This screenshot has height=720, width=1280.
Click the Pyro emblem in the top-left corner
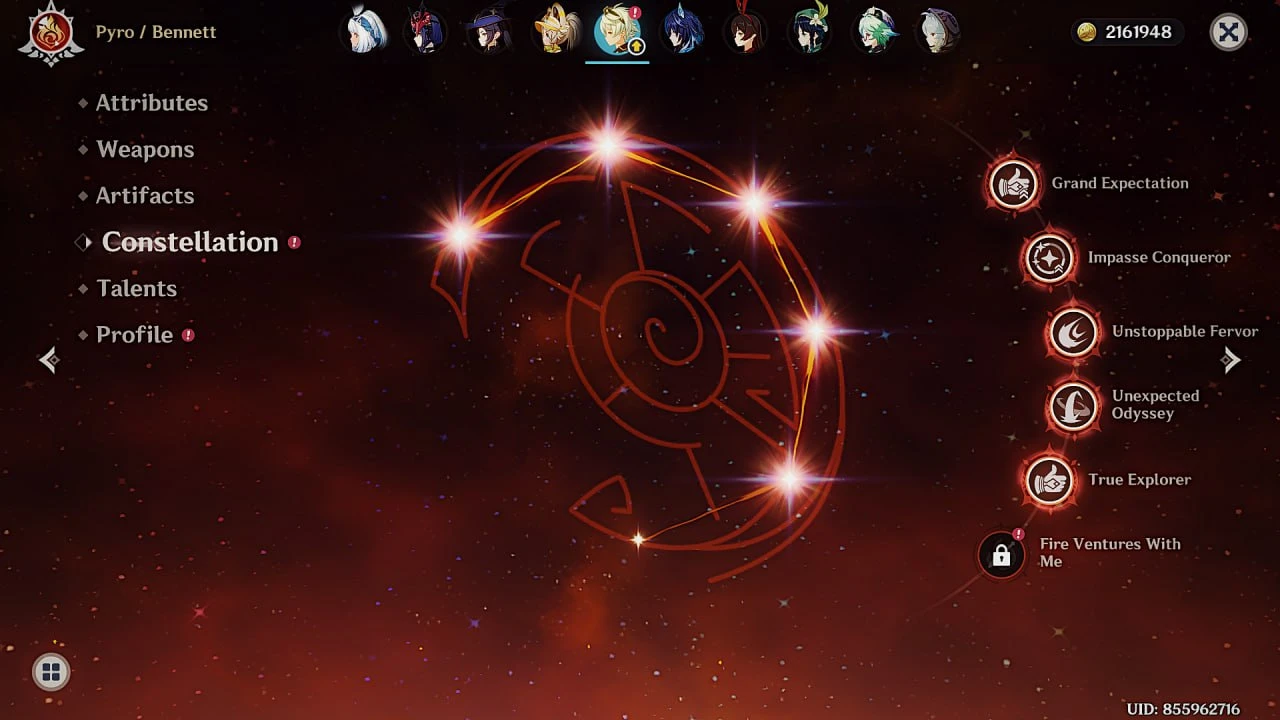pyautogui.click(x=50, y=31)
